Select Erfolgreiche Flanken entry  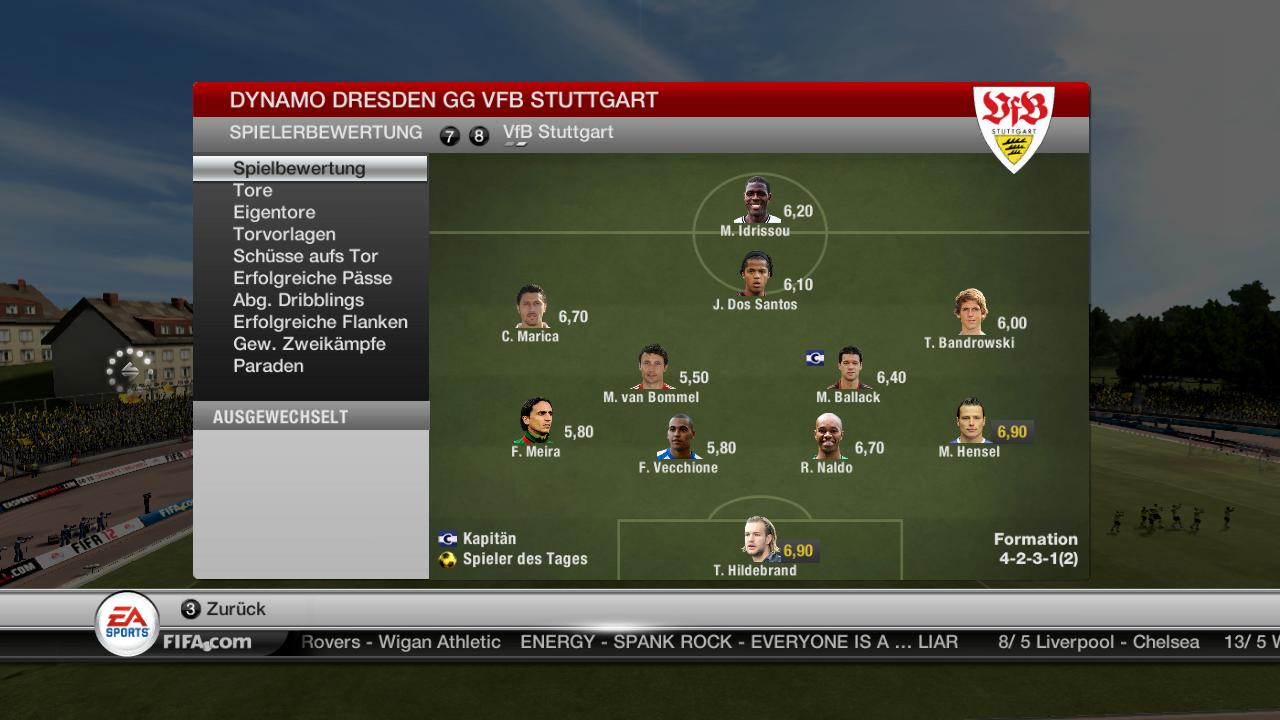coord(320,322)
